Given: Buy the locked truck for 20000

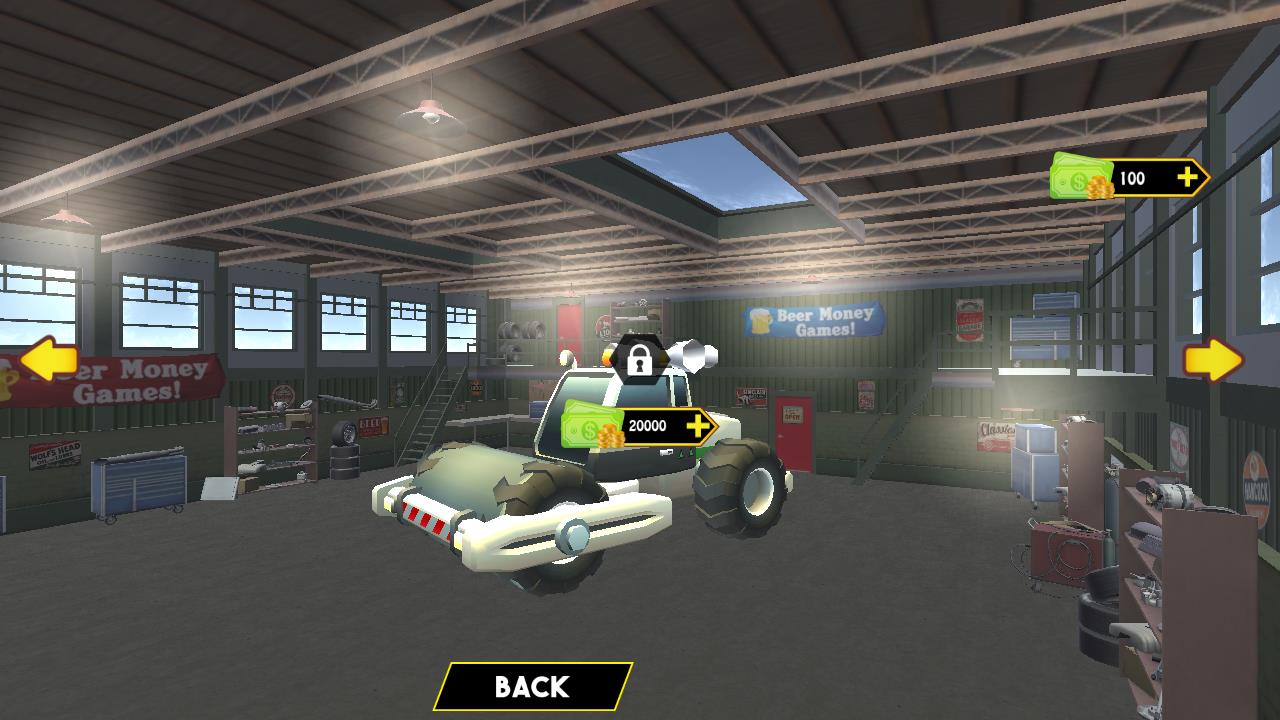Looking at the screenshot, I should click(642, 427).
